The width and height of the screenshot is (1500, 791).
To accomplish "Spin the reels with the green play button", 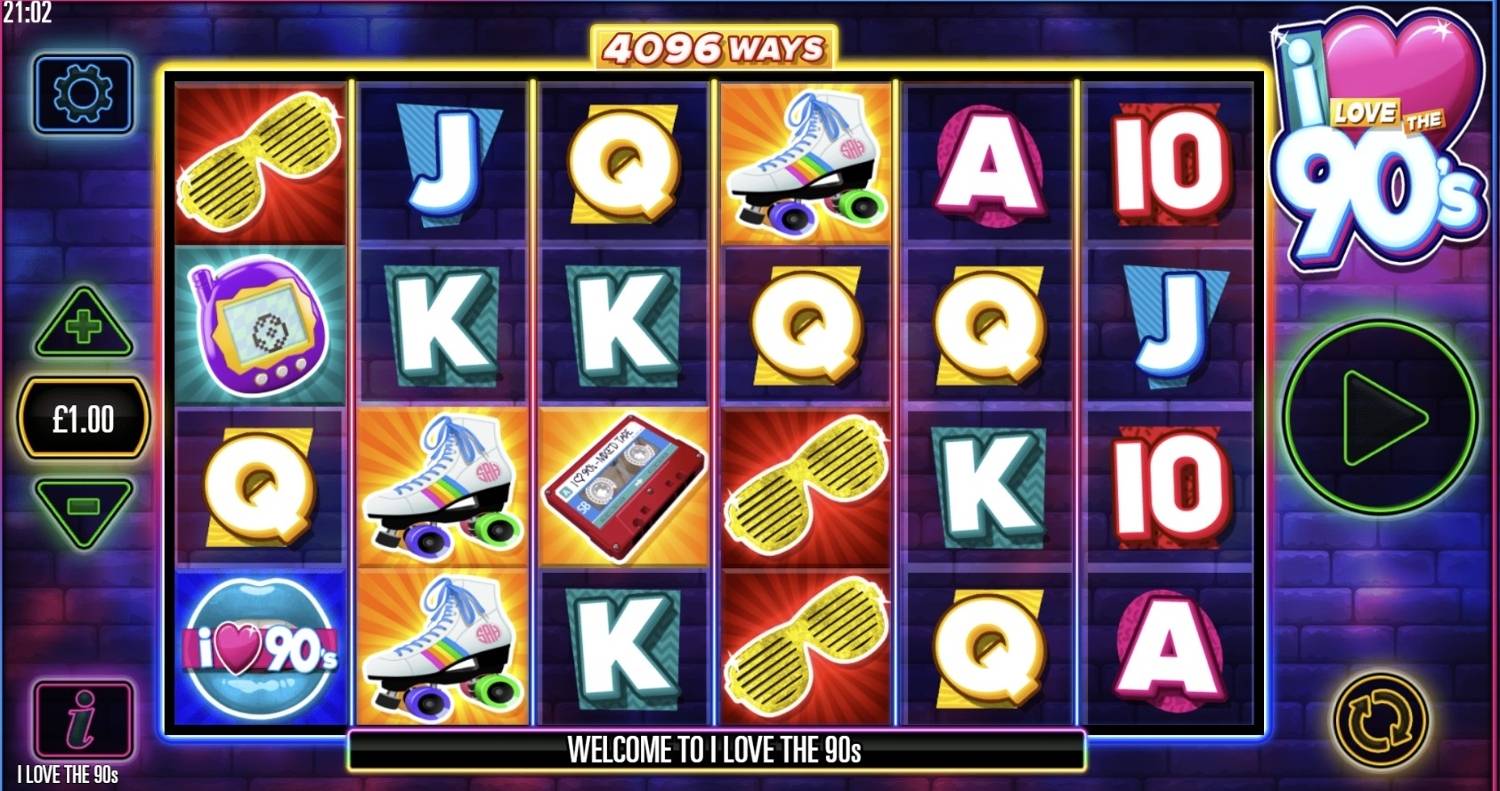I will pos(1381,416).
